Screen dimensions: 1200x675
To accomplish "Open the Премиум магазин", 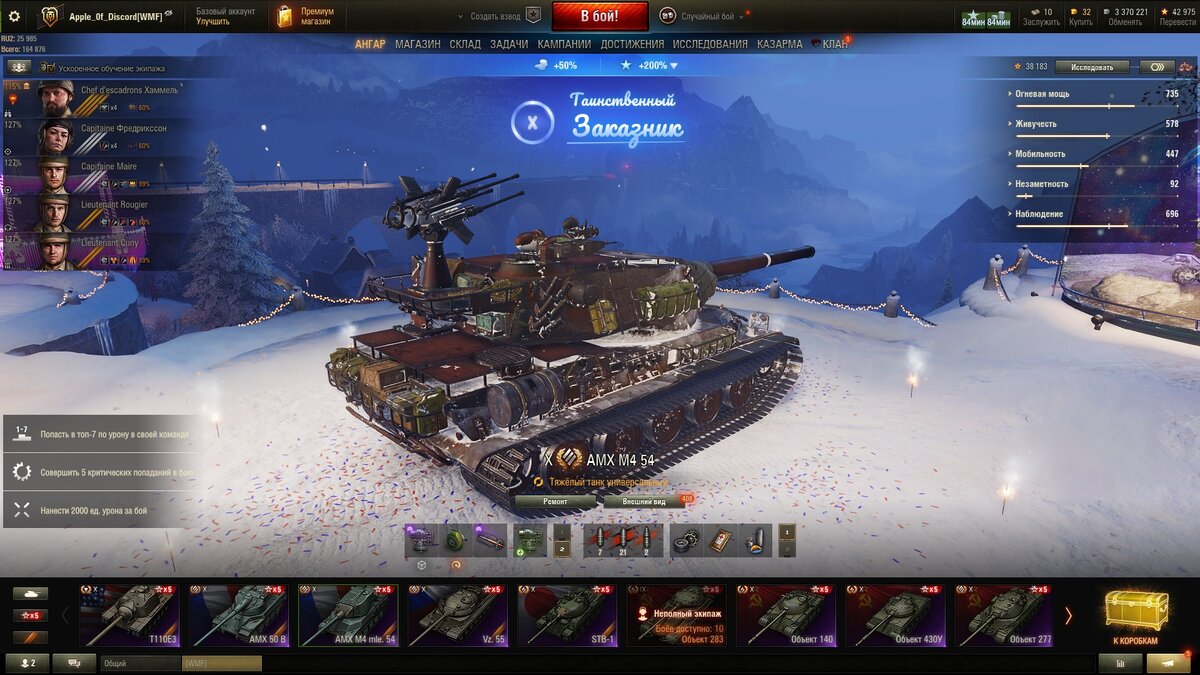I will point(306,16).
